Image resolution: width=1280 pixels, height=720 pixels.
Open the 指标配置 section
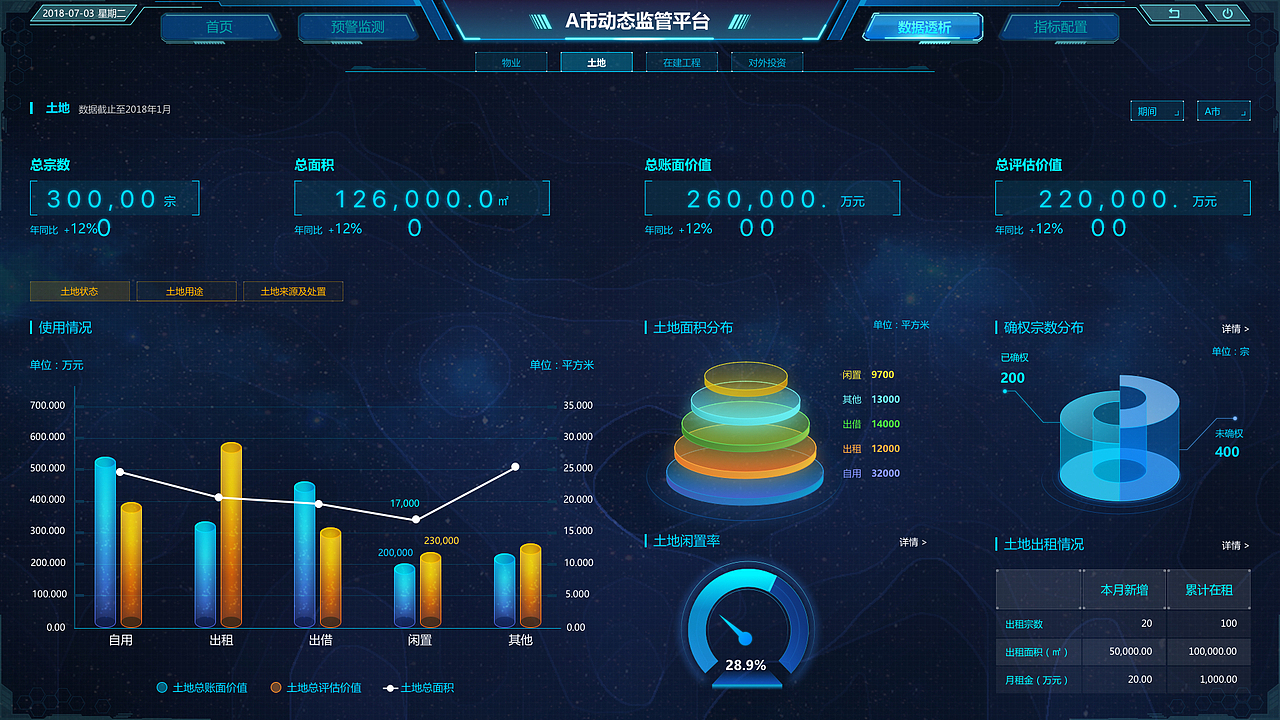1059,27
